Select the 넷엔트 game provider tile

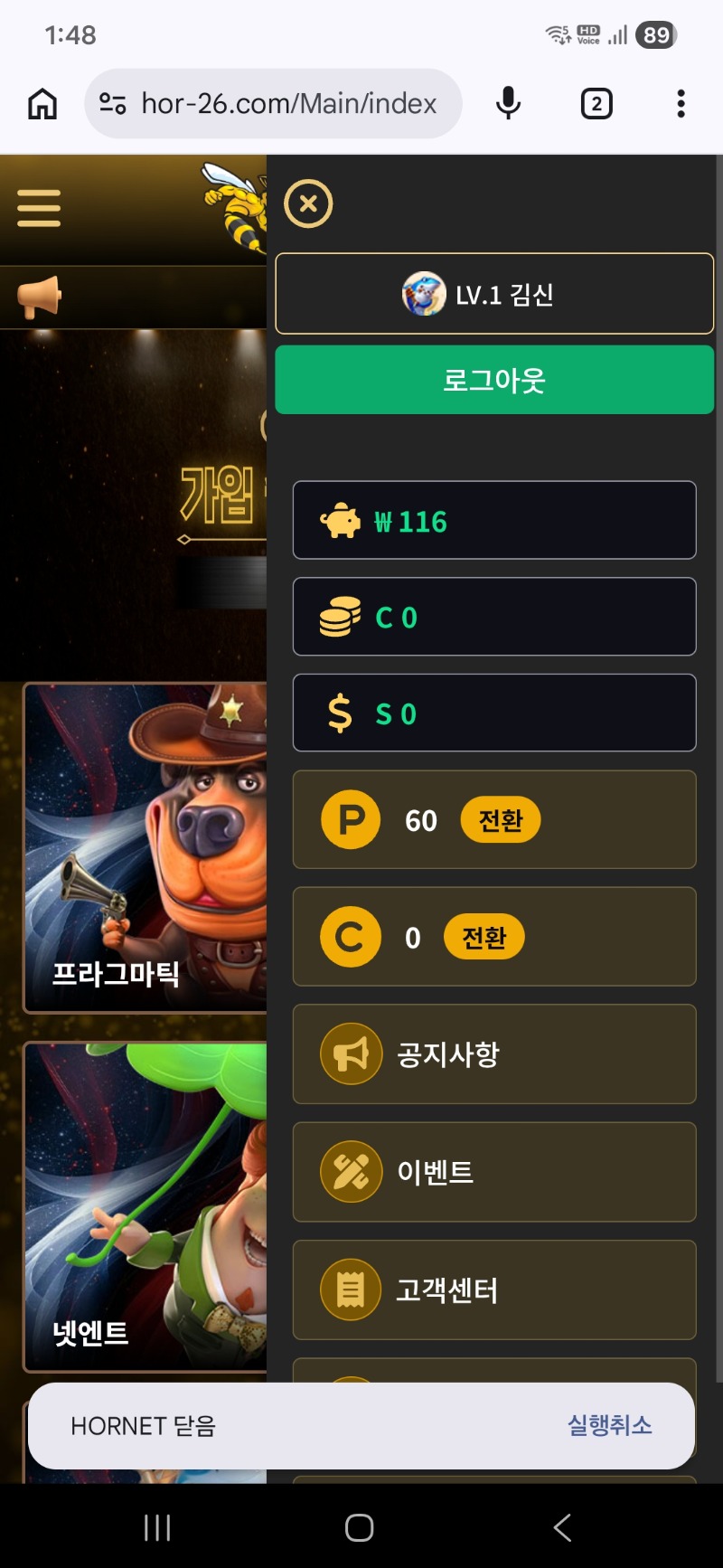point(145,1206)
